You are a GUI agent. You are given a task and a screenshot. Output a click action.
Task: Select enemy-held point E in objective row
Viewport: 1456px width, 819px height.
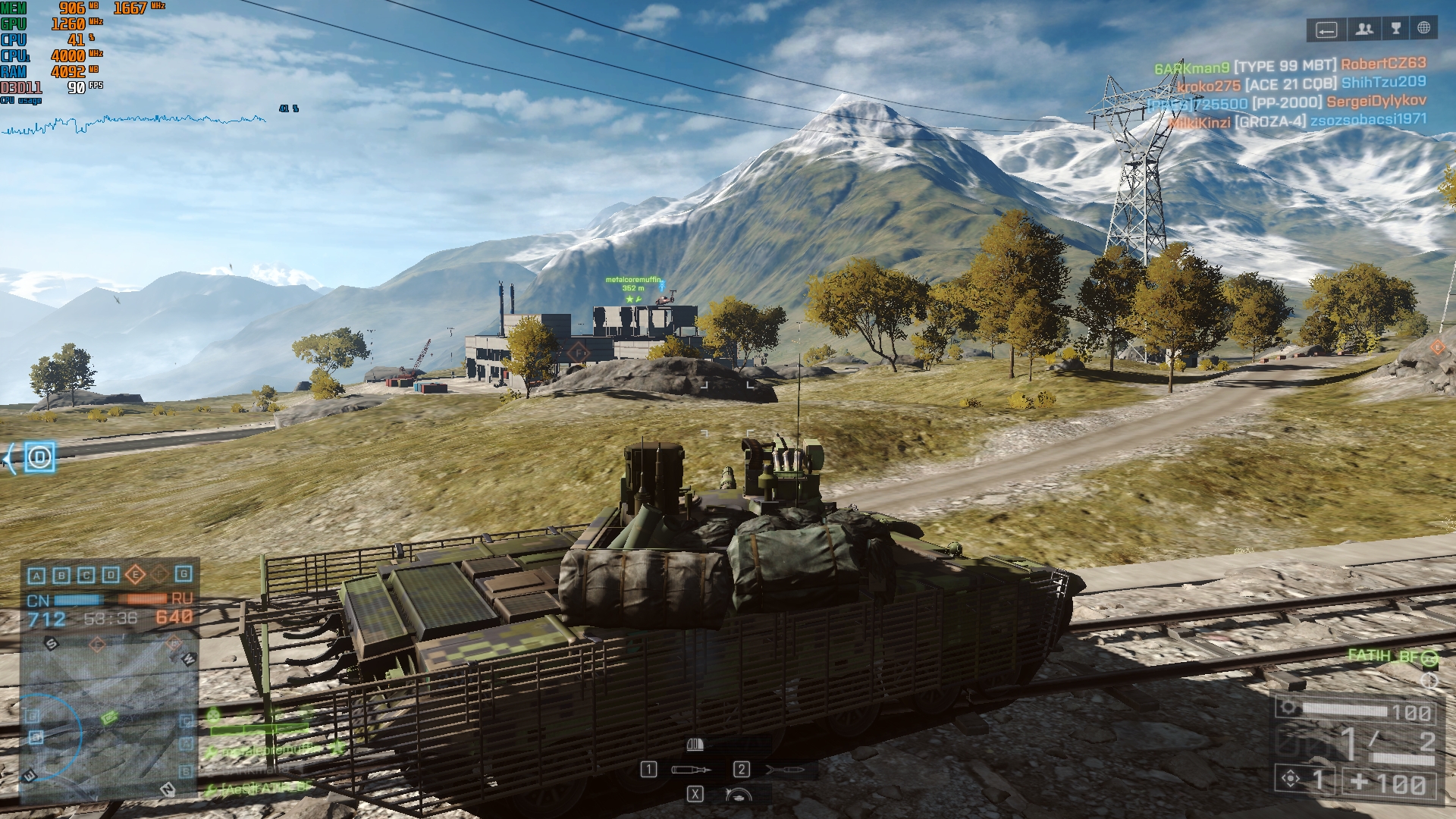[x=135, y=575]
